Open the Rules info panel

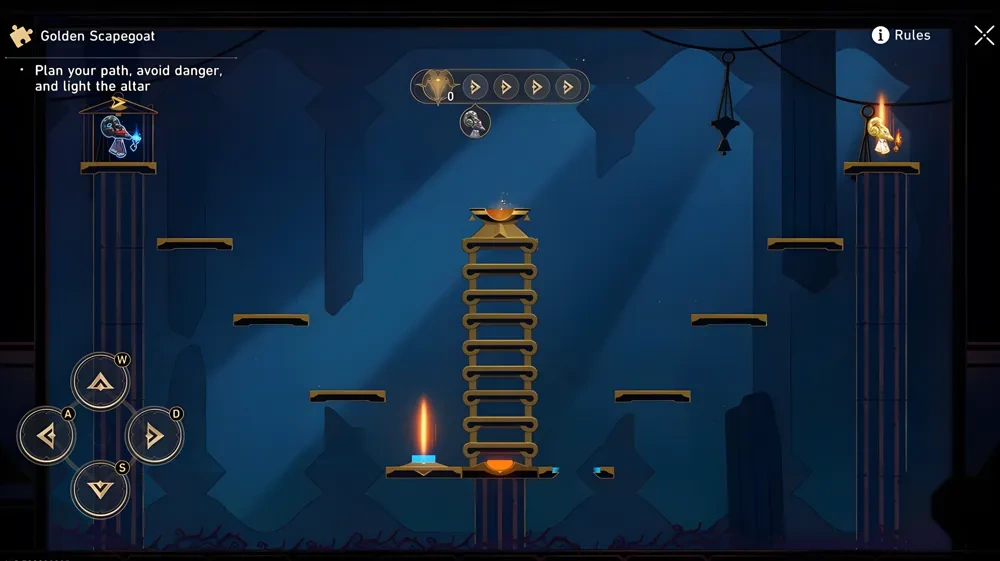(x=901, y=35)
